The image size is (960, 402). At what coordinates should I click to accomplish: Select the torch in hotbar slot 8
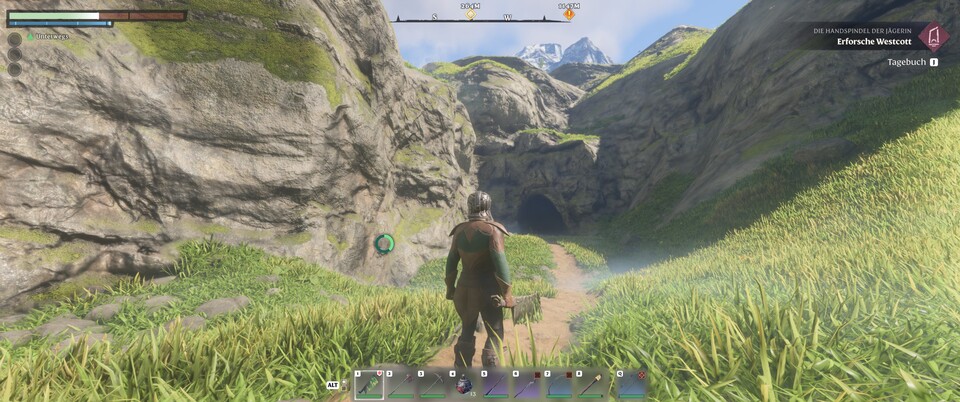click(x=592, y=385)
